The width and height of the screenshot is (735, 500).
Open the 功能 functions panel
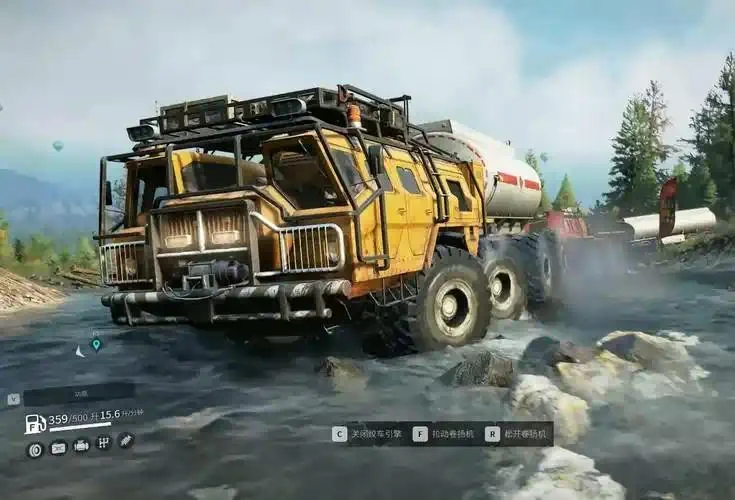[x=78, y=394]
